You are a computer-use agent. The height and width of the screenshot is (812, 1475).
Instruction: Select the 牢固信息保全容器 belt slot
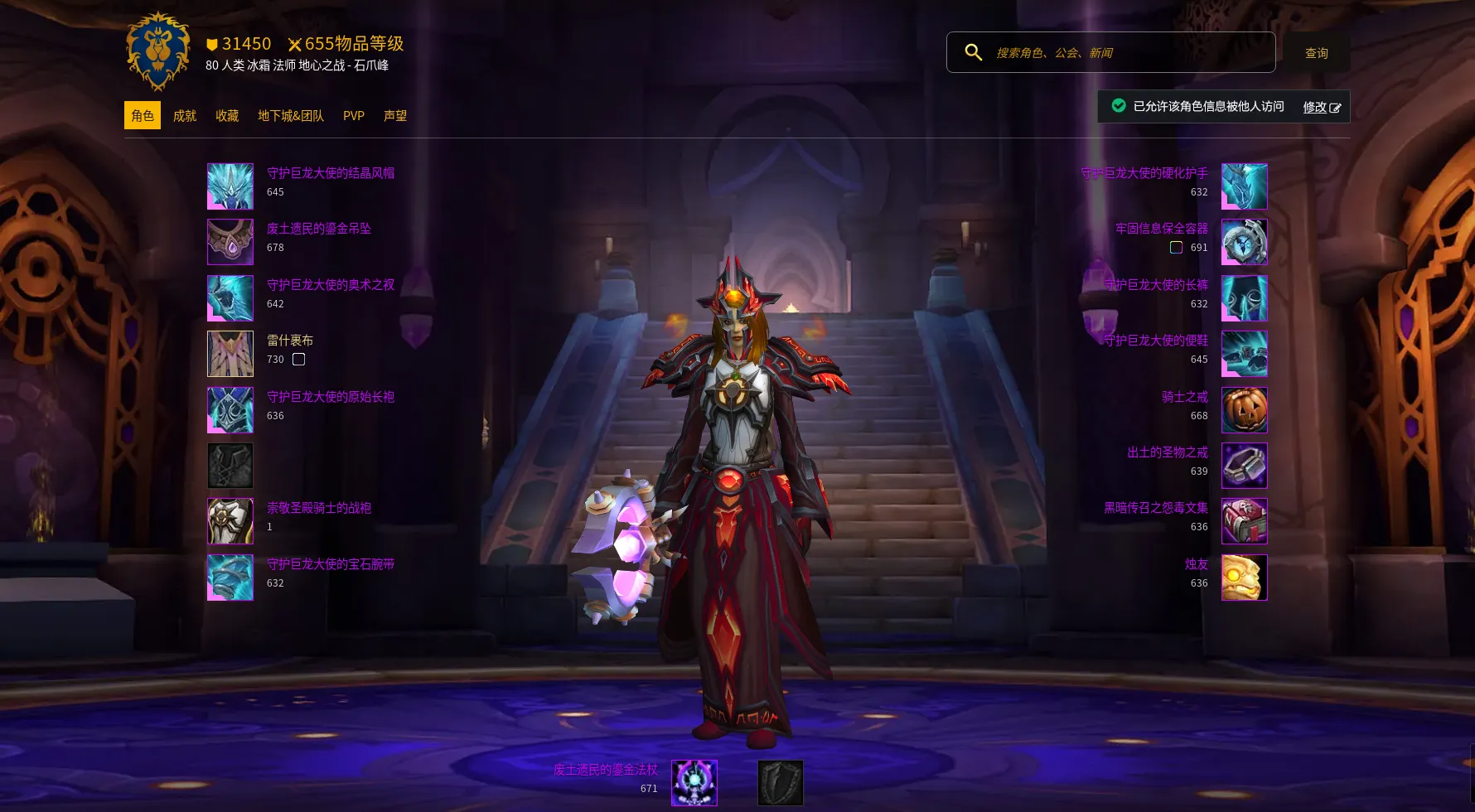coord(1244,242)
